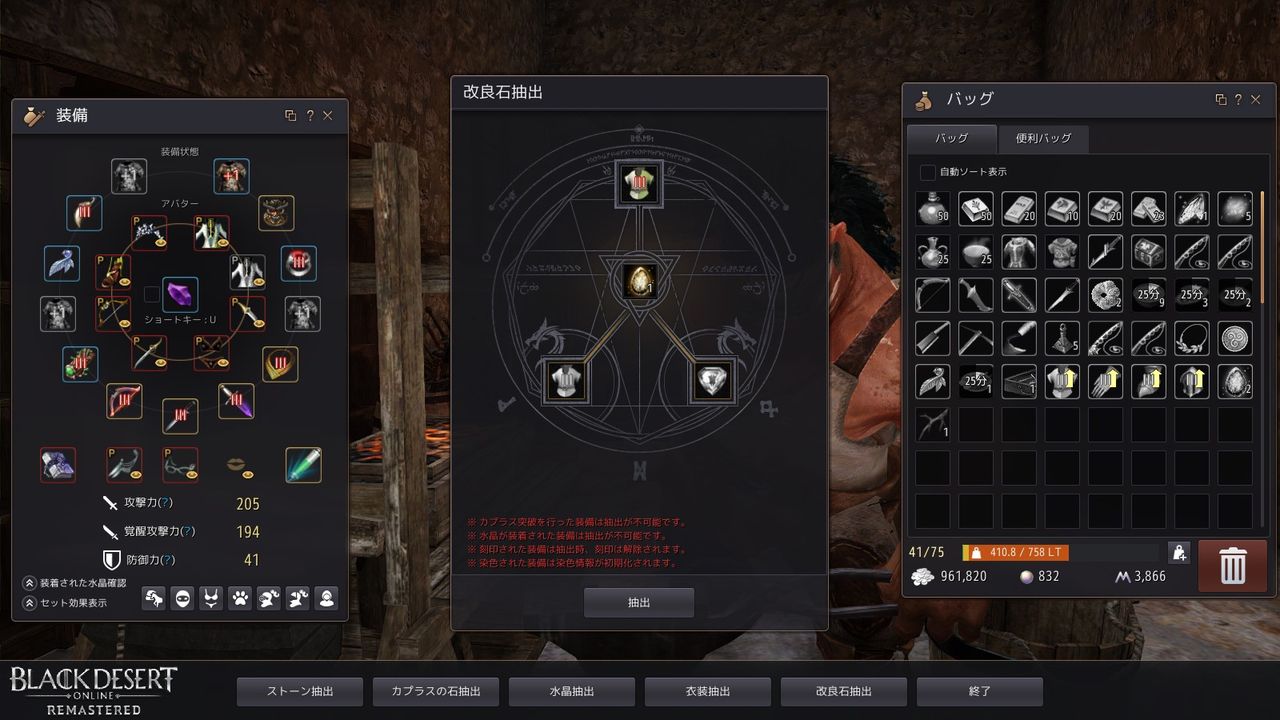Click the paw icon in the equipment window footer
1280x720 pixels.
240,598
